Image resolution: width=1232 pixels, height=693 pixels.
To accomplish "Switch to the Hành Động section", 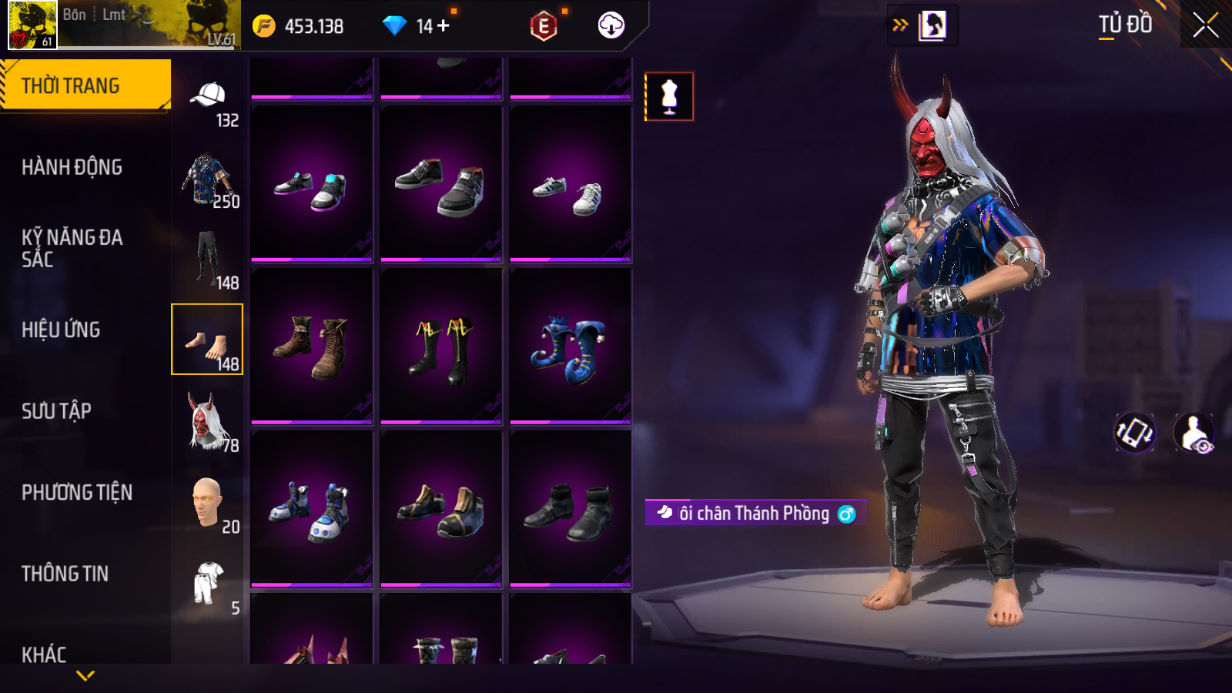I will (72, 167).
